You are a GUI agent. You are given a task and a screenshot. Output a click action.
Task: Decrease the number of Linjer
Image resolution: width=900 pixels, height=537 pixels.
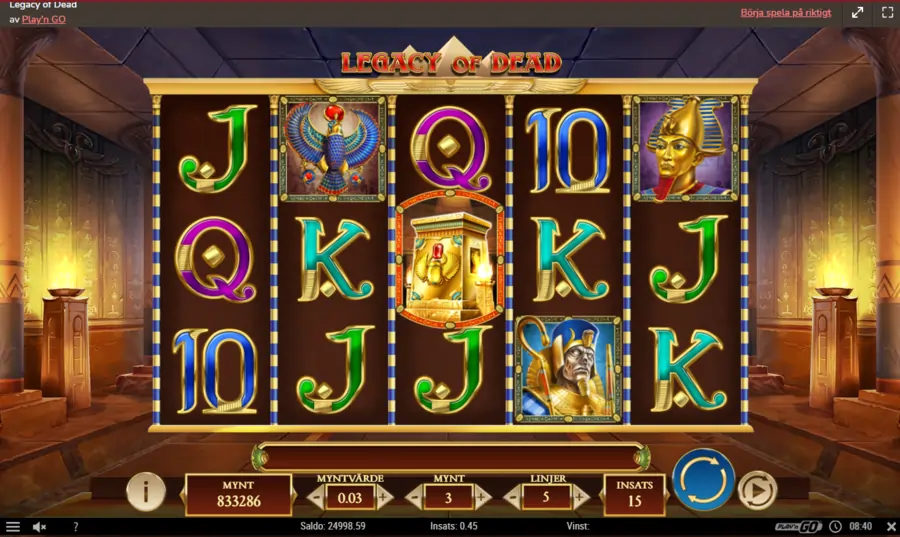tap(513, 496)
